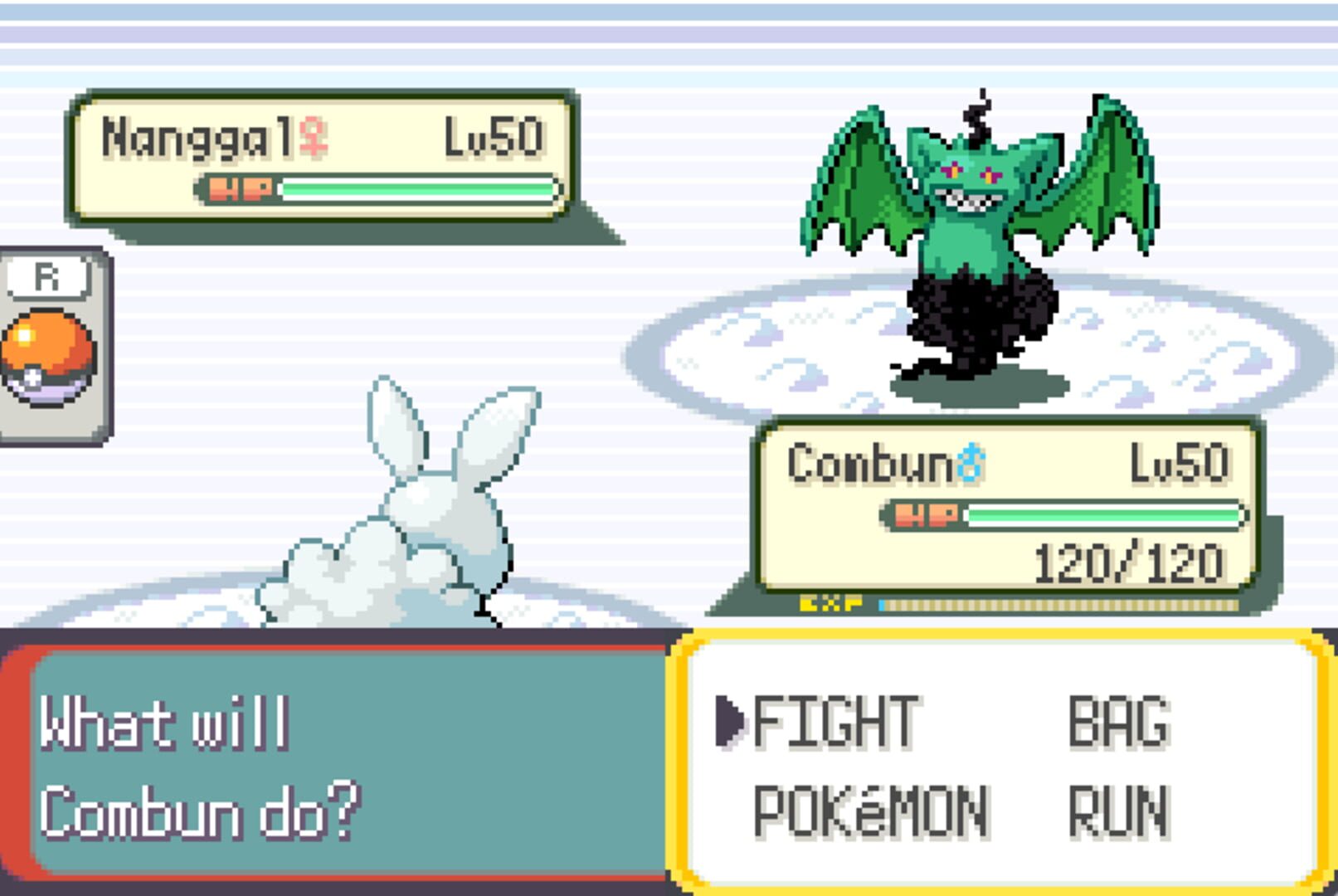
Task: Open the BAG menu
Action: [x=1118, y=722]
